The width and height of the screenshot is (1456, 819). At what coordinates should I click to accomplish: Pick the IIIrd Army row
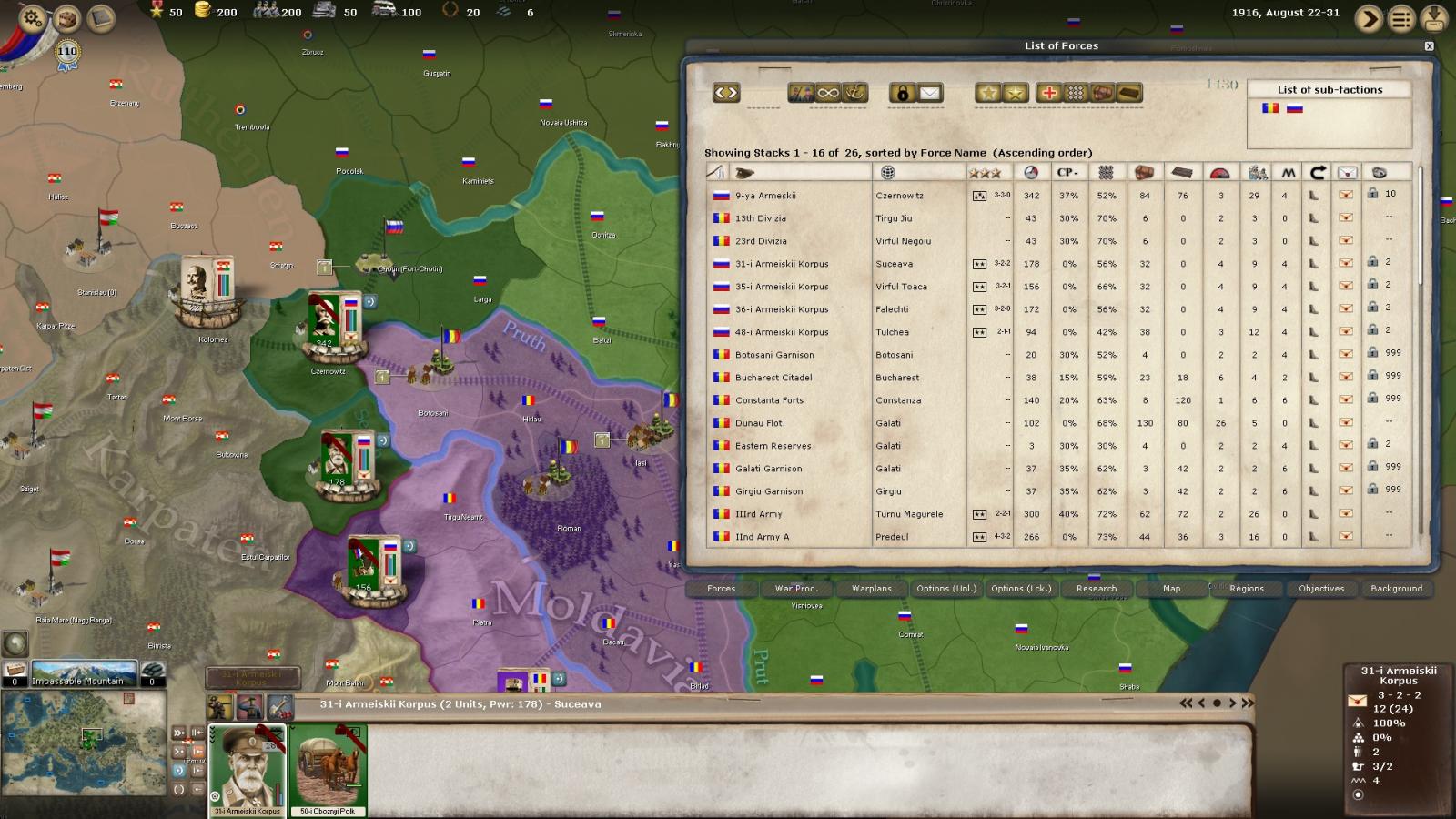pyautogui.click(x=758, y=514)
